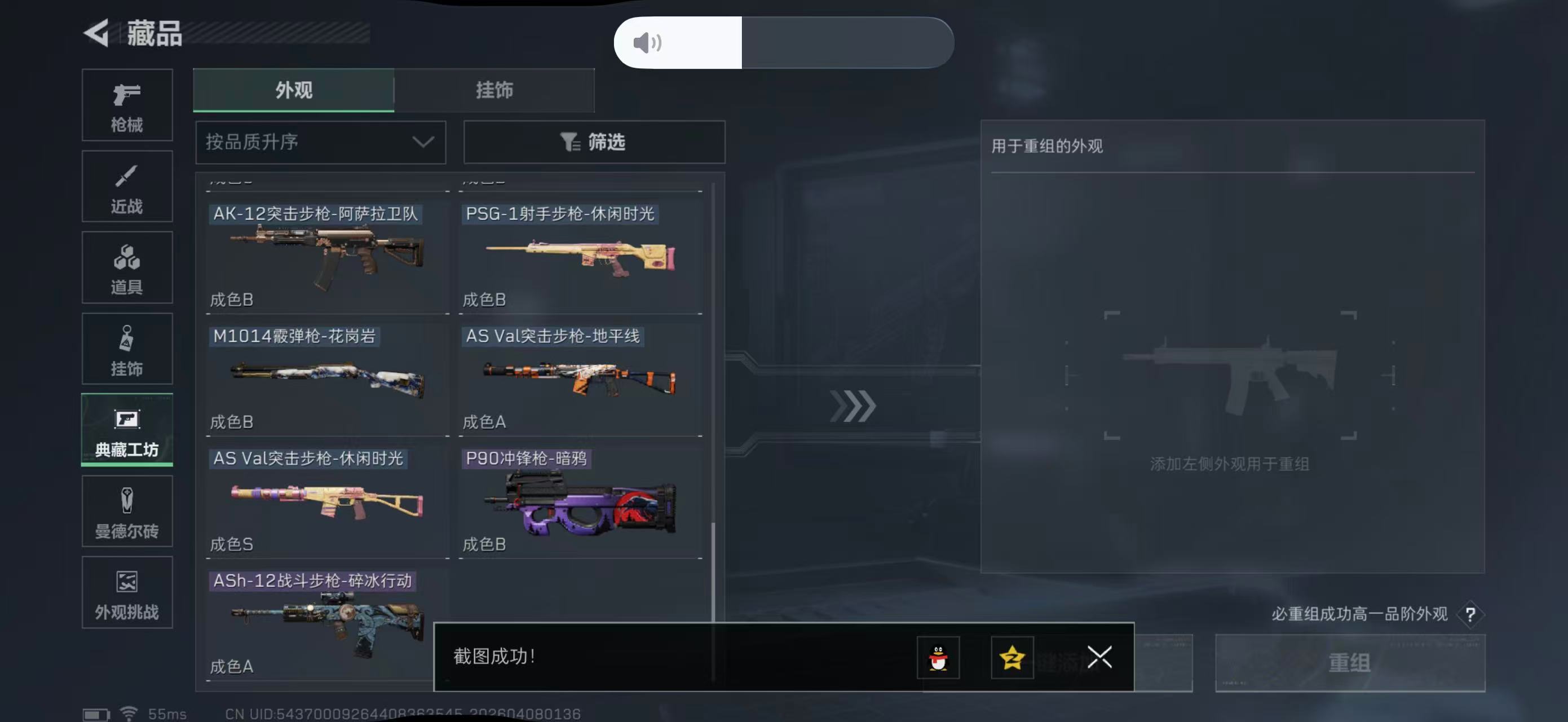Open the 外观挑战 challenge section
The height and width of the screenshot is (722, 1568).
(127, 592)
